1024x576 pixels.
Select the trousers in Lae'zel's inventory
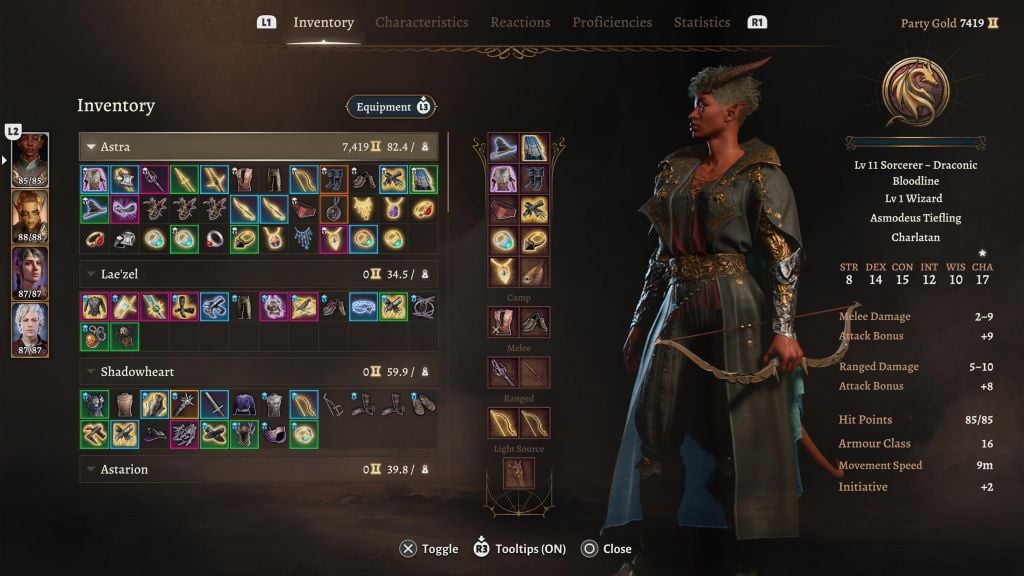point(244,306)
